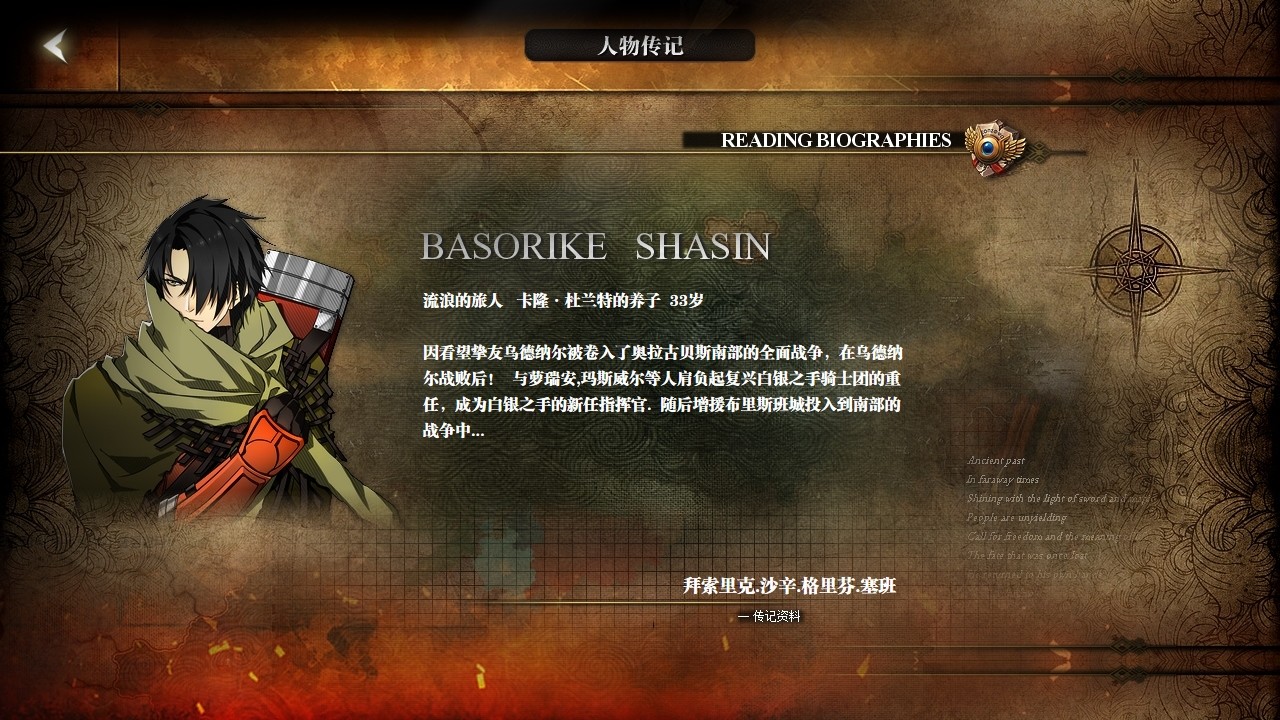Select the golden wing ornament on the badge
Viewport: 1280px width, 720px height.
pos(1013,150)
